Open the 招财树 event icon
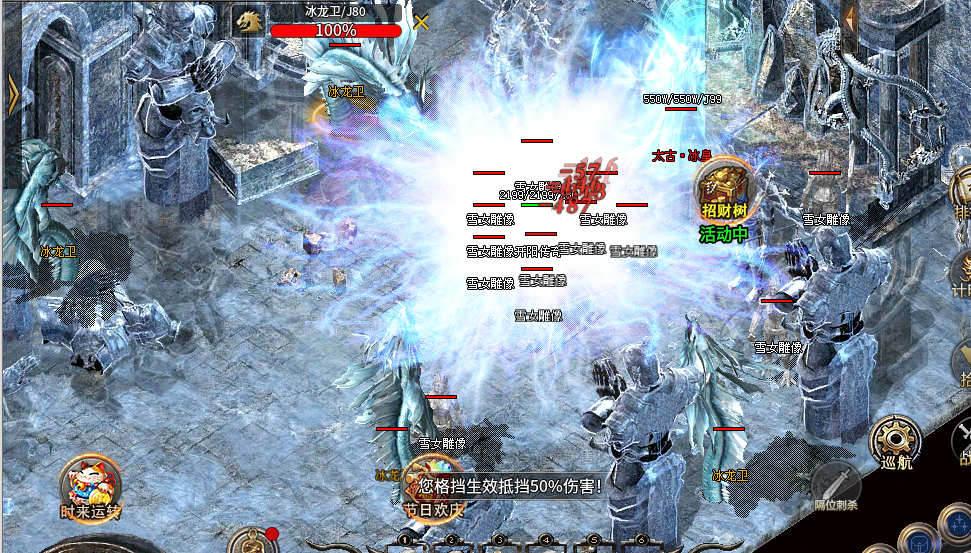 click(x=723, y=189)
